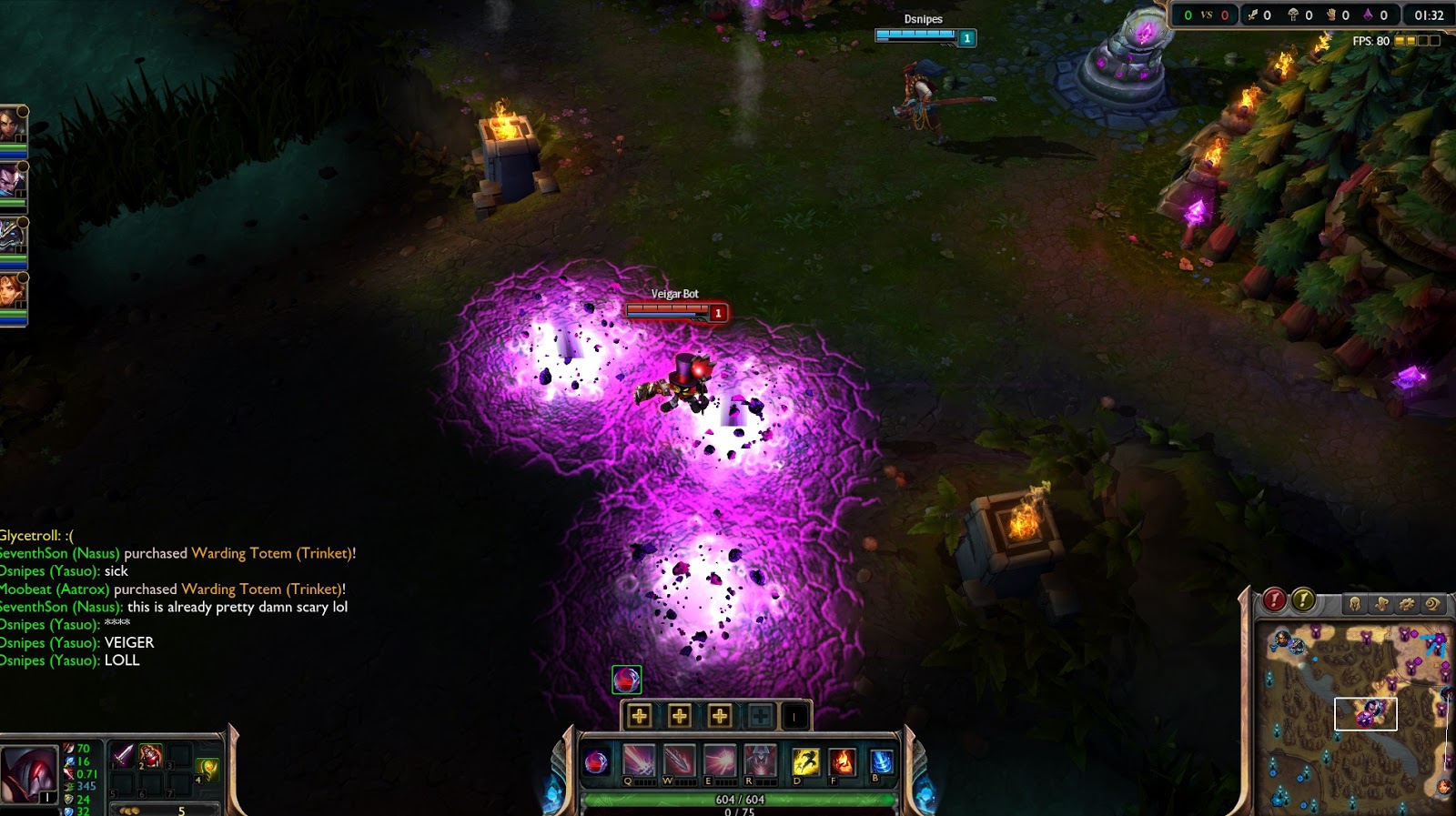
Task: Use the health potion item slot
Action: (150, 755)
